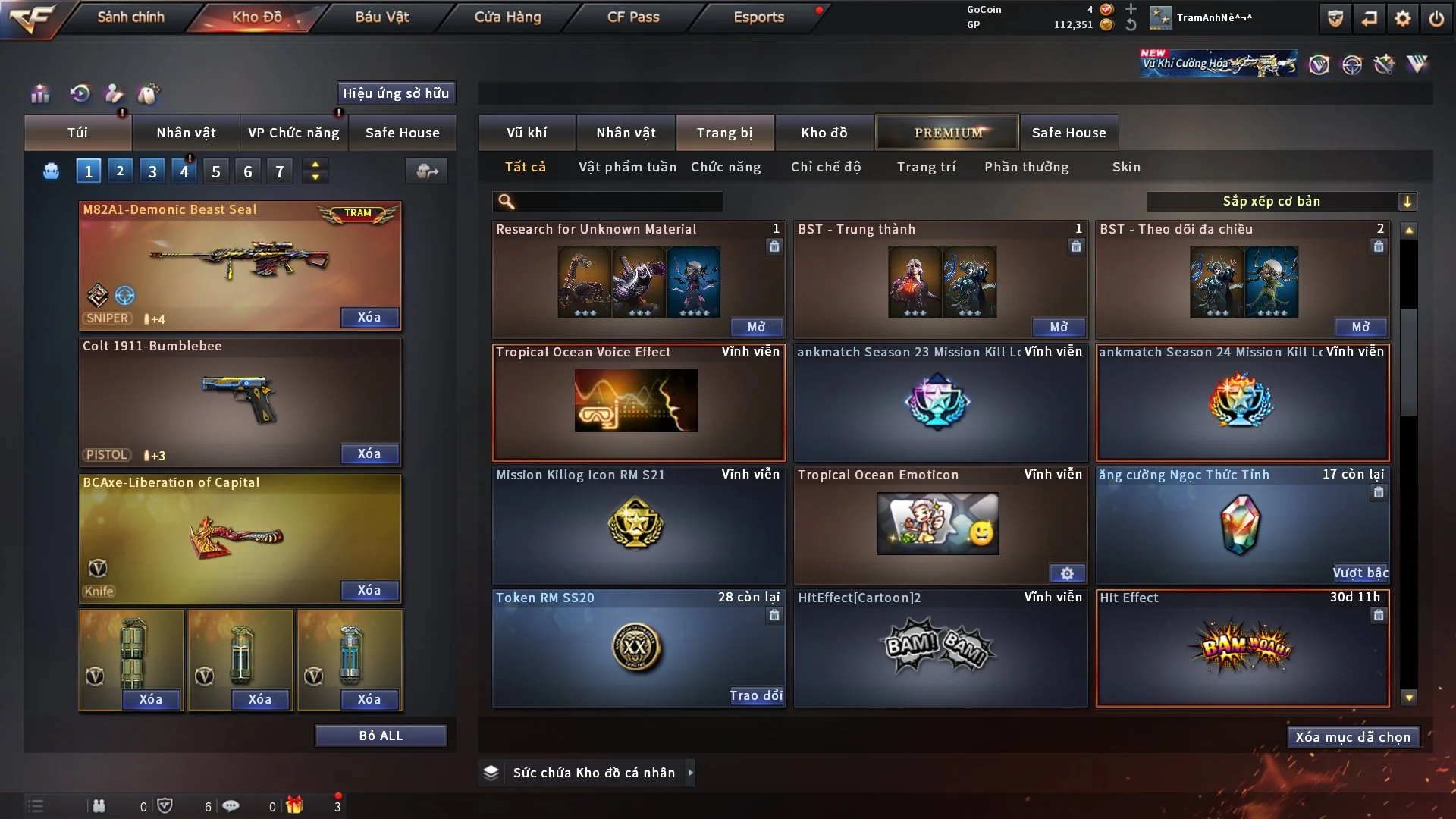Switch to the Cửa Hàng shop tab
1456x819 pixels.
tap(507, 17)
